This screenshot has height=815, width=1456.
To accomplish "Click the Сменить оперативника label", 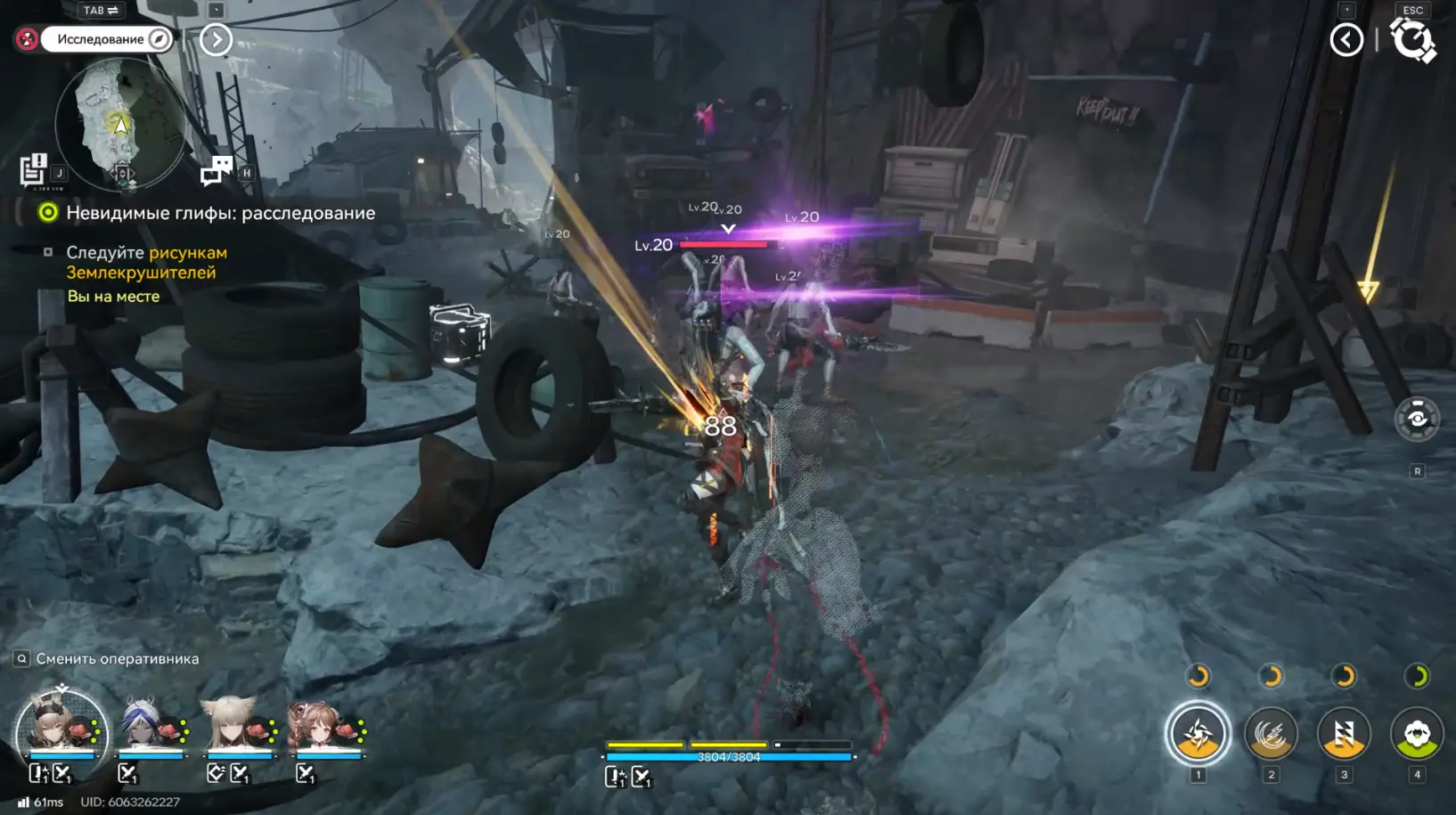I will point(117,659).
